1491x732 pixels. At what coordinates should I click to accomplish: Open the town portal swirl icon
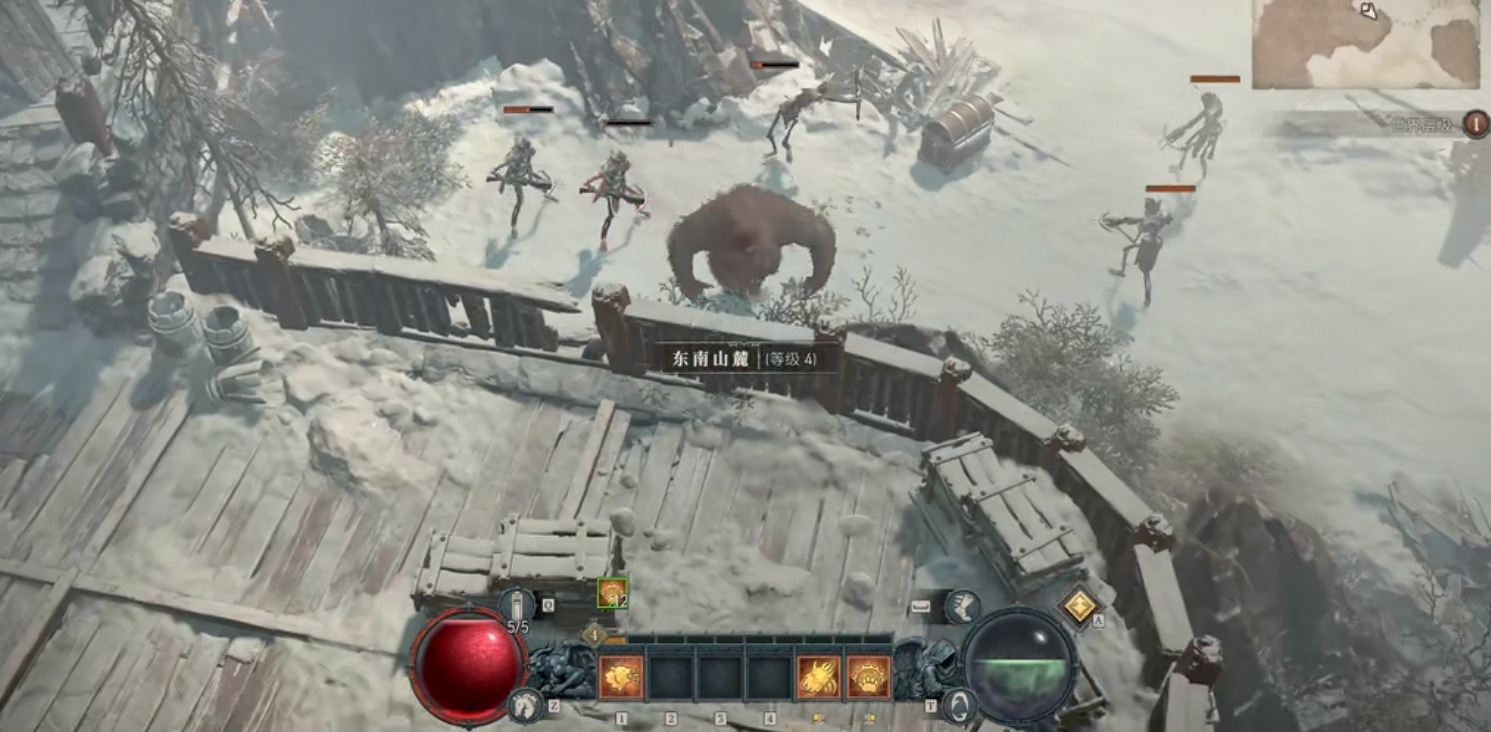(959, 705)
